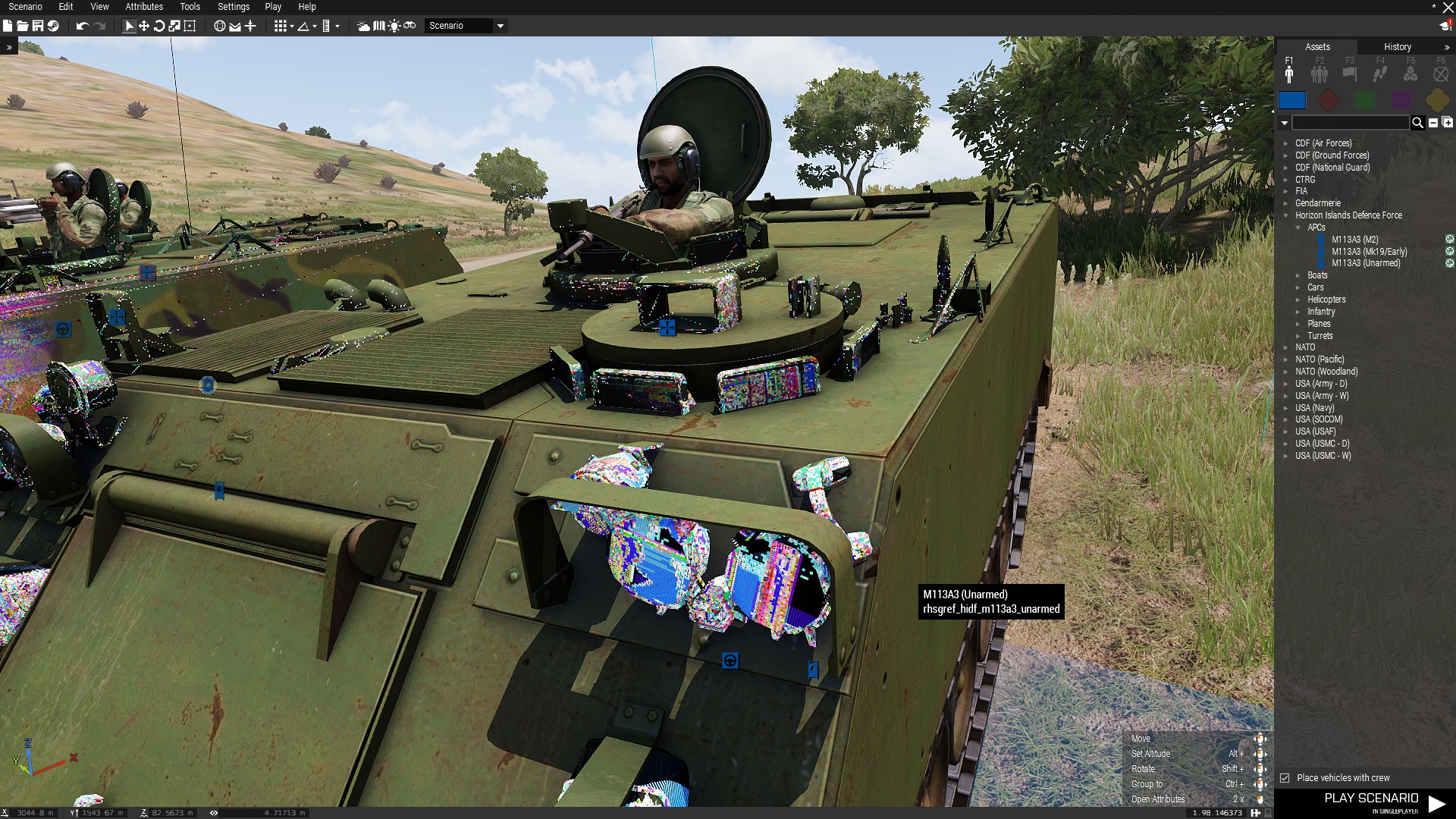Screen dimensions: 1456x819
Task: Switch to the History tab
Action: (1397, 47)
